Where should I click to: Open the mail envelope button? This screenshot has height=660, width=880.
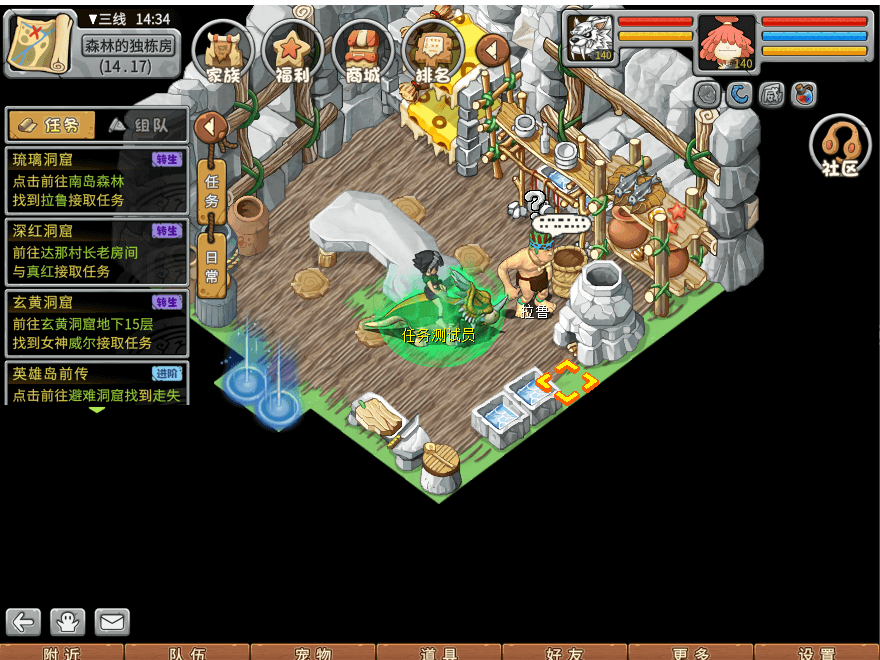[x=112, y=622]
